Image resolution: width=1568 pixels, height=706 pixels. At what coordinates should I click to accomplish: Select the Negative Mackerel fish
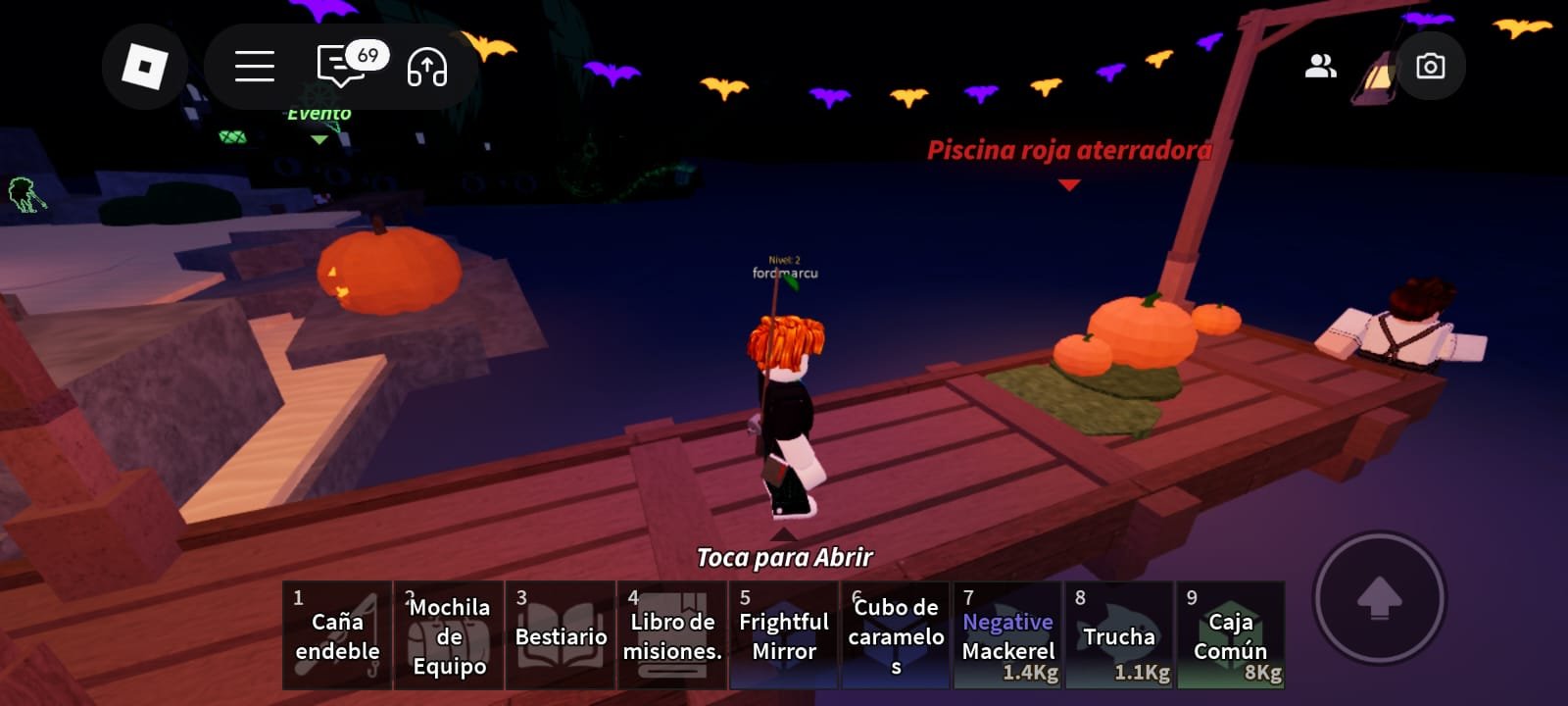[x=1006, y=633]
